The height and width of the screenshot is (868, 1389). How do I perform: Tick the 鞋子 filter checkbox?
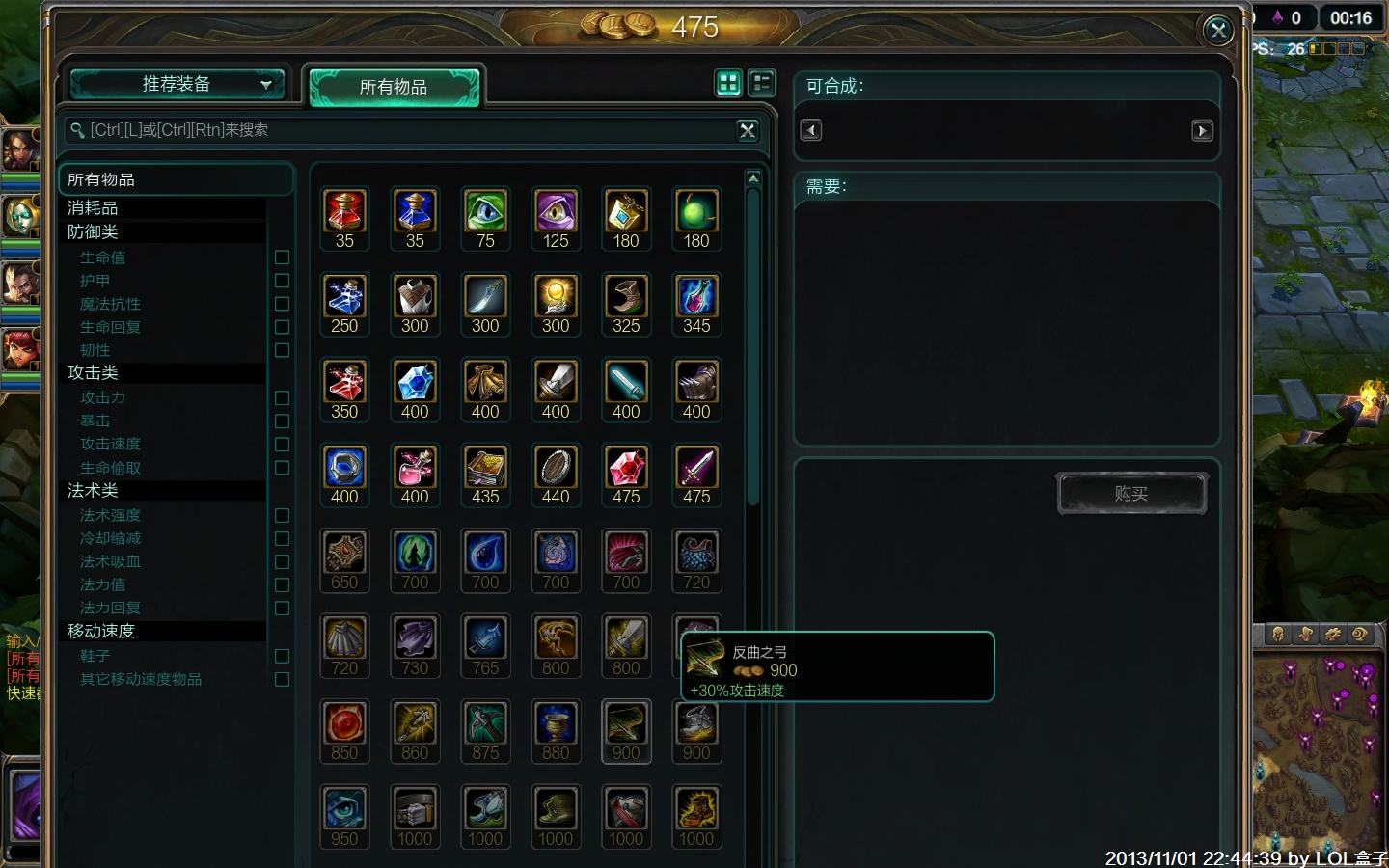[x=282, y=656]
